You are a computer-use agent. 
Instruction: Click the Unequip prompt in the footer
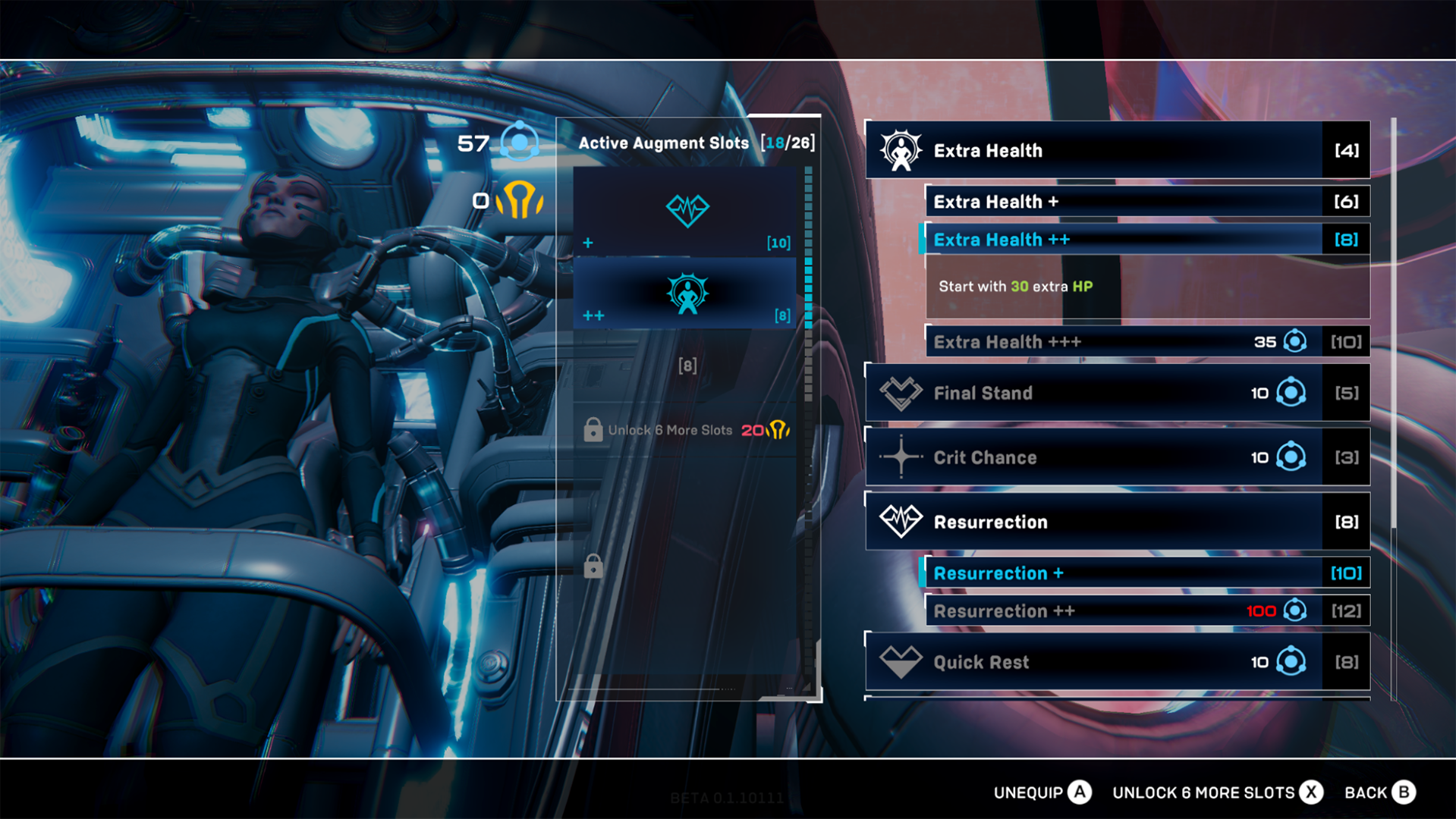1042,792
